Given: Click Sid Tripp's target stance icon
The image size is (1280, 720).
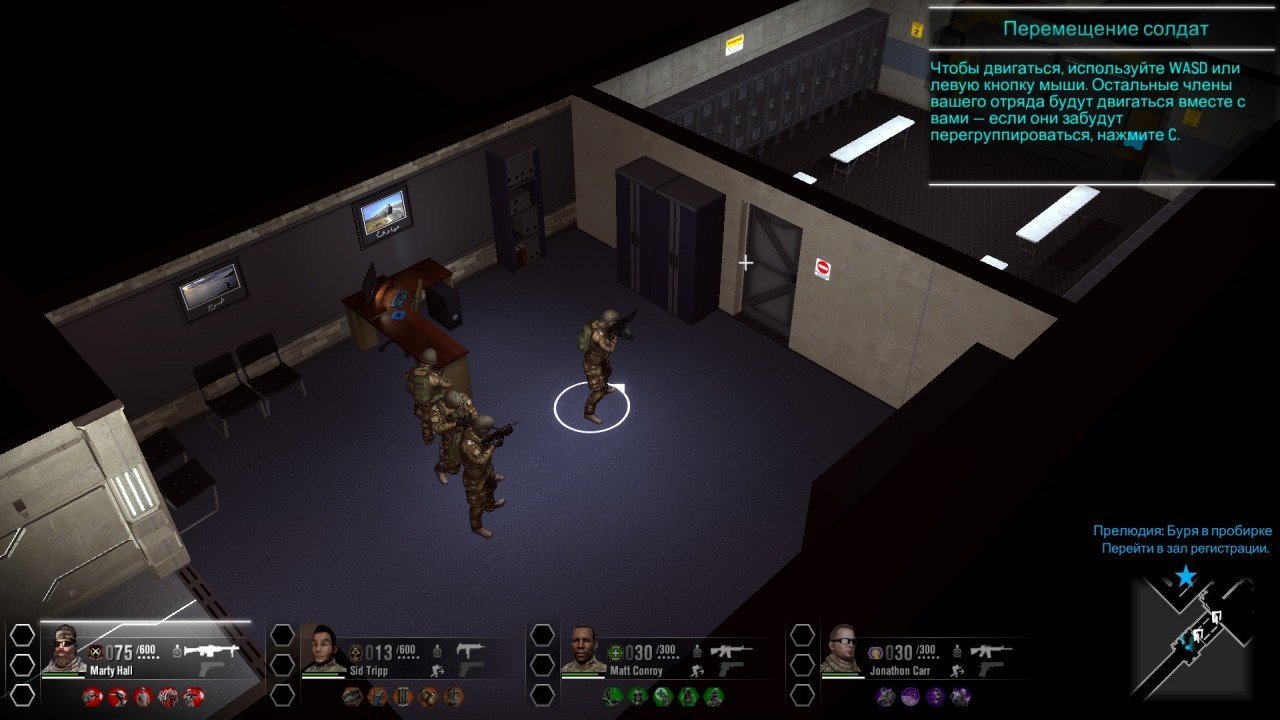Looking at the screenshot, I should (x=436, y=651).
